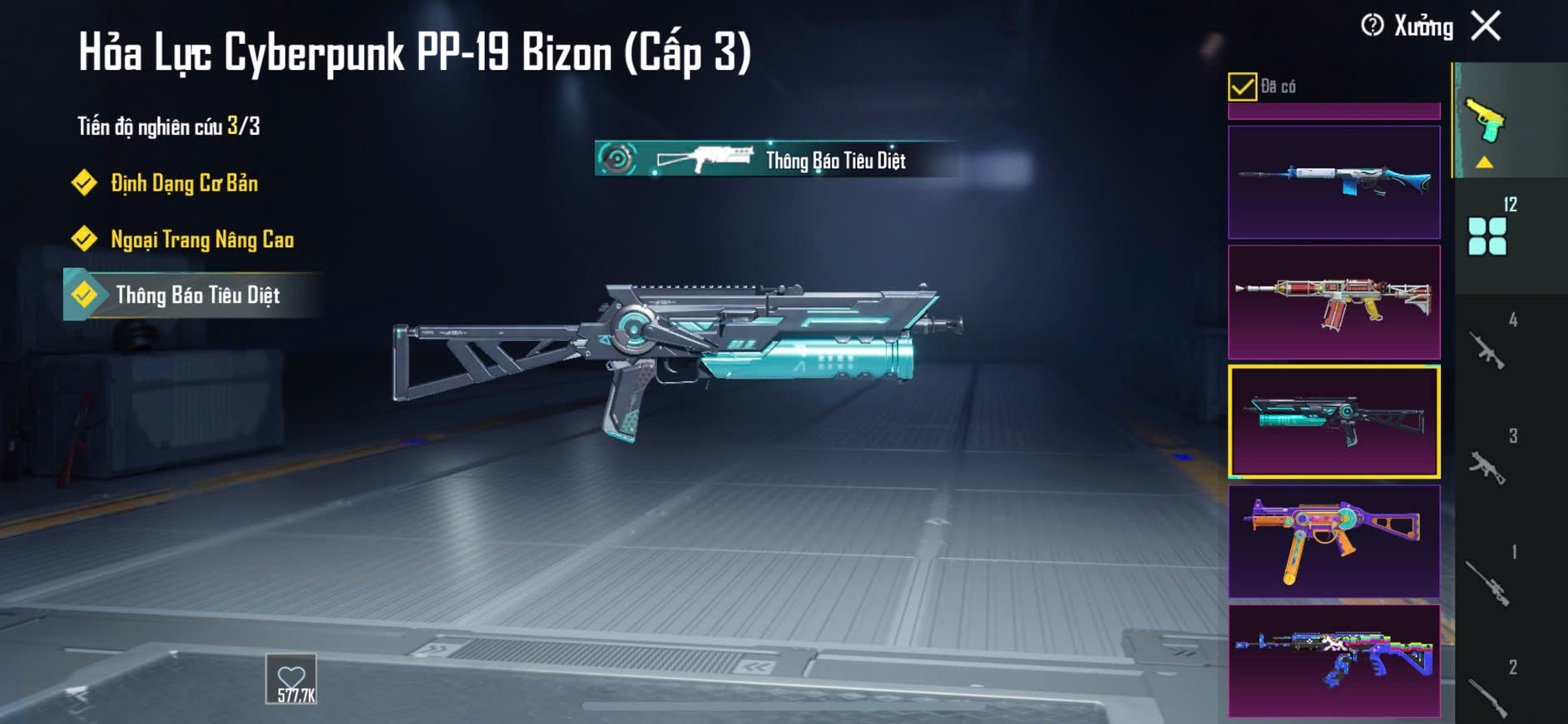Like the skin with the heart button
The height and width of the screenshot is (724, 1568).
[292, 679]
